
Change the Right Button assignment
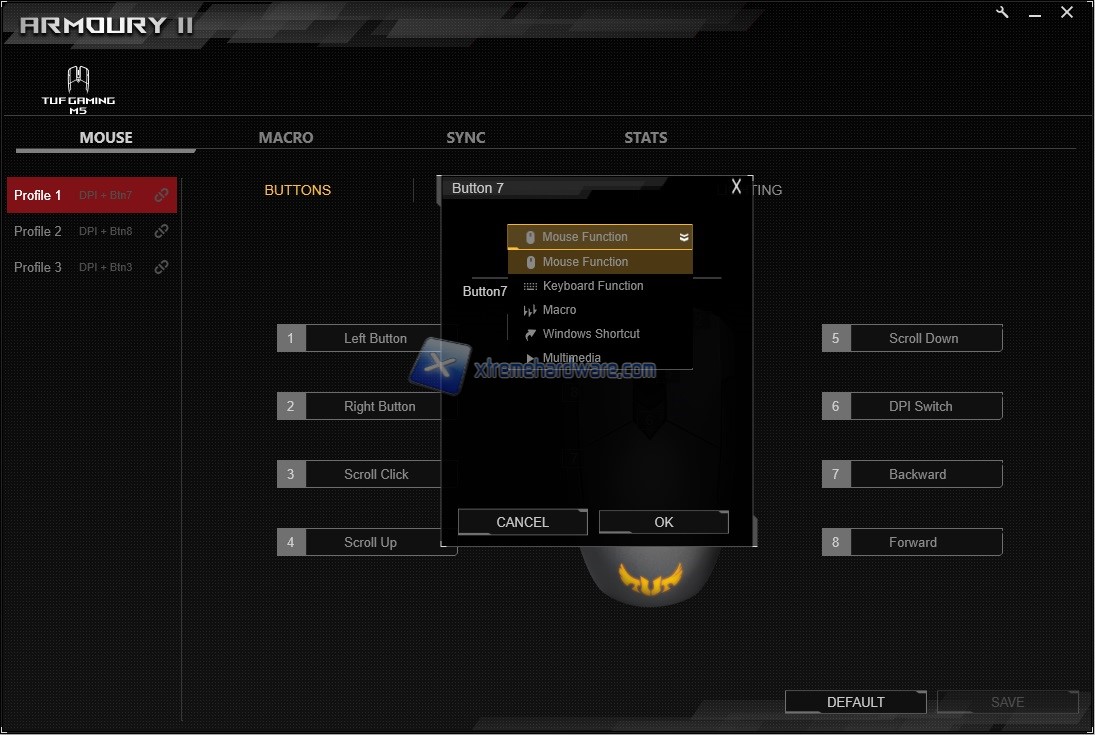click(379, 406)
